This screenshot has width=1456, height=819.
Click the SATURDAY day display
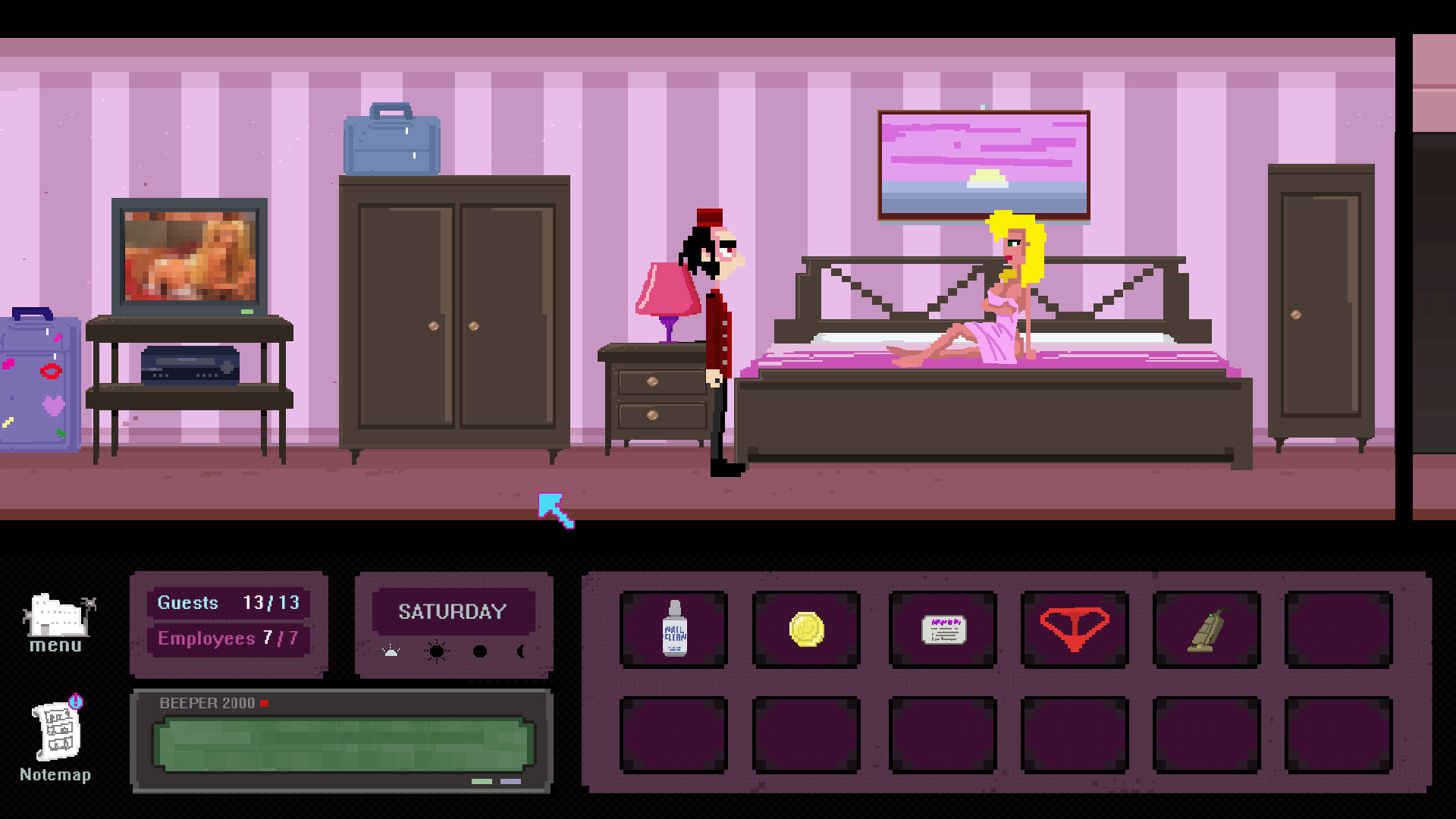point(453,611)
